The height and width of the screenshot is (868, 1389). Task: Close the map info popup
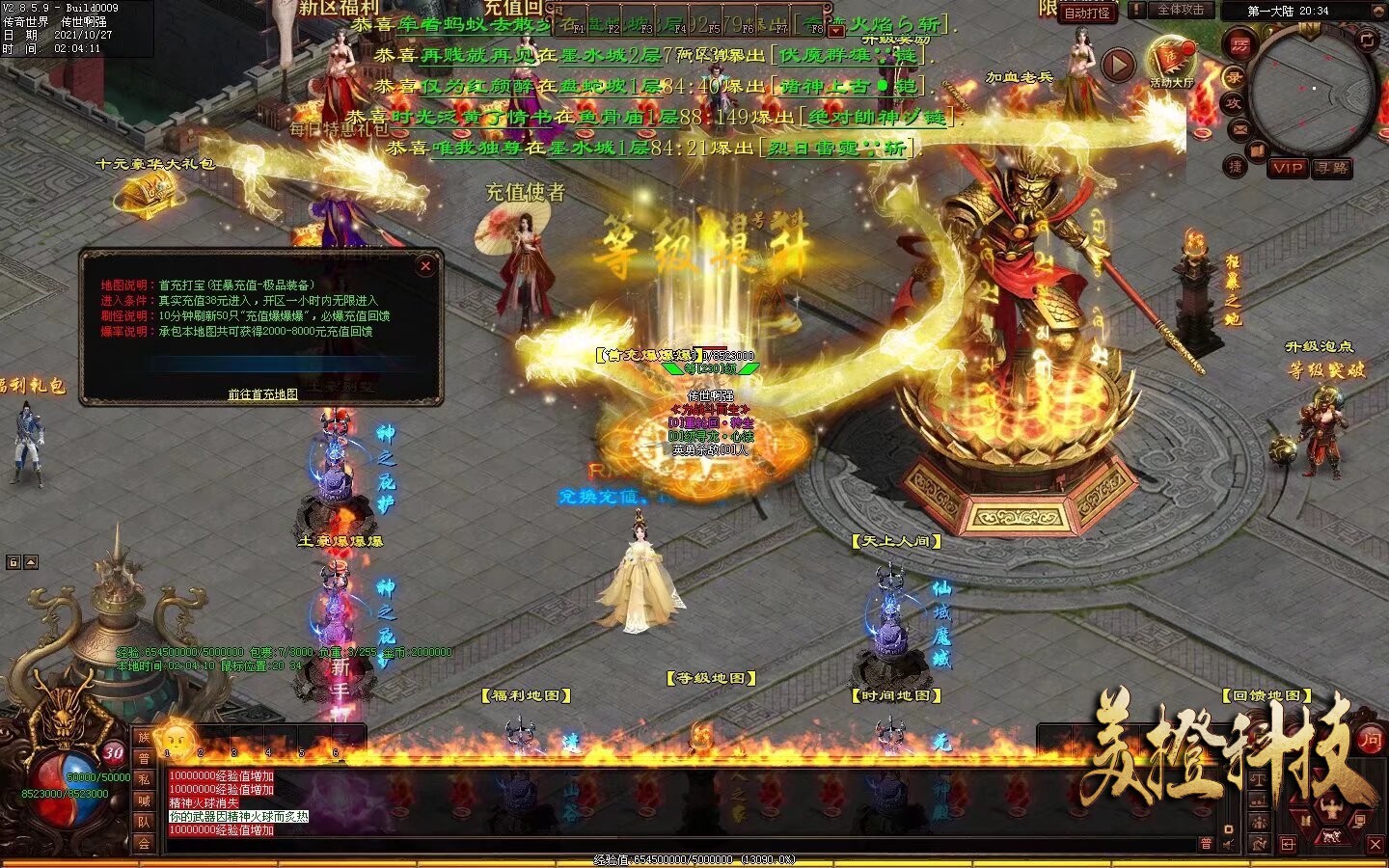click(425, 265)
